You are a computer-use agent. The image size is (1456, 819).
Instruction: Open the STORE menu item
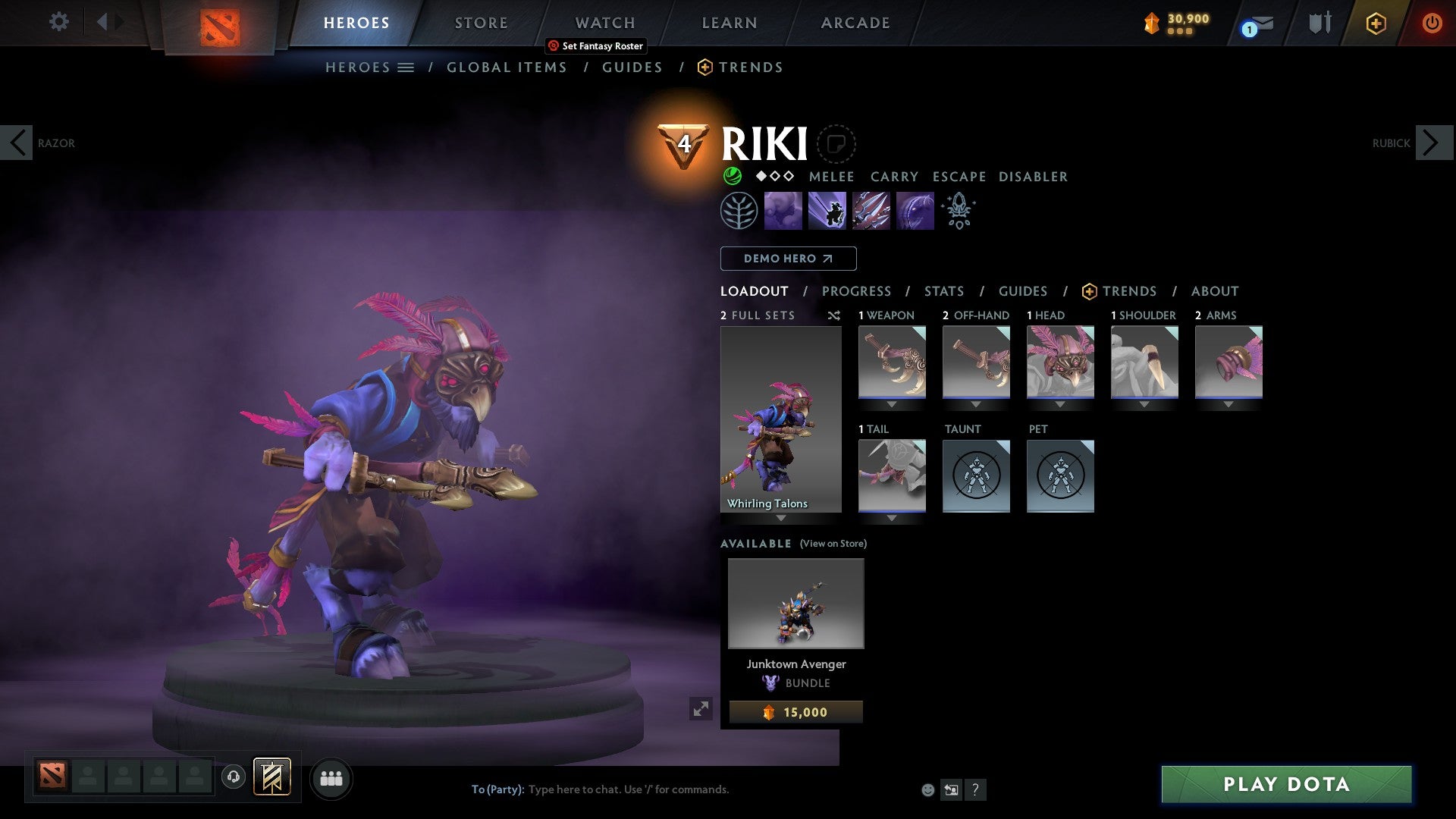click(x=481, y=22)
